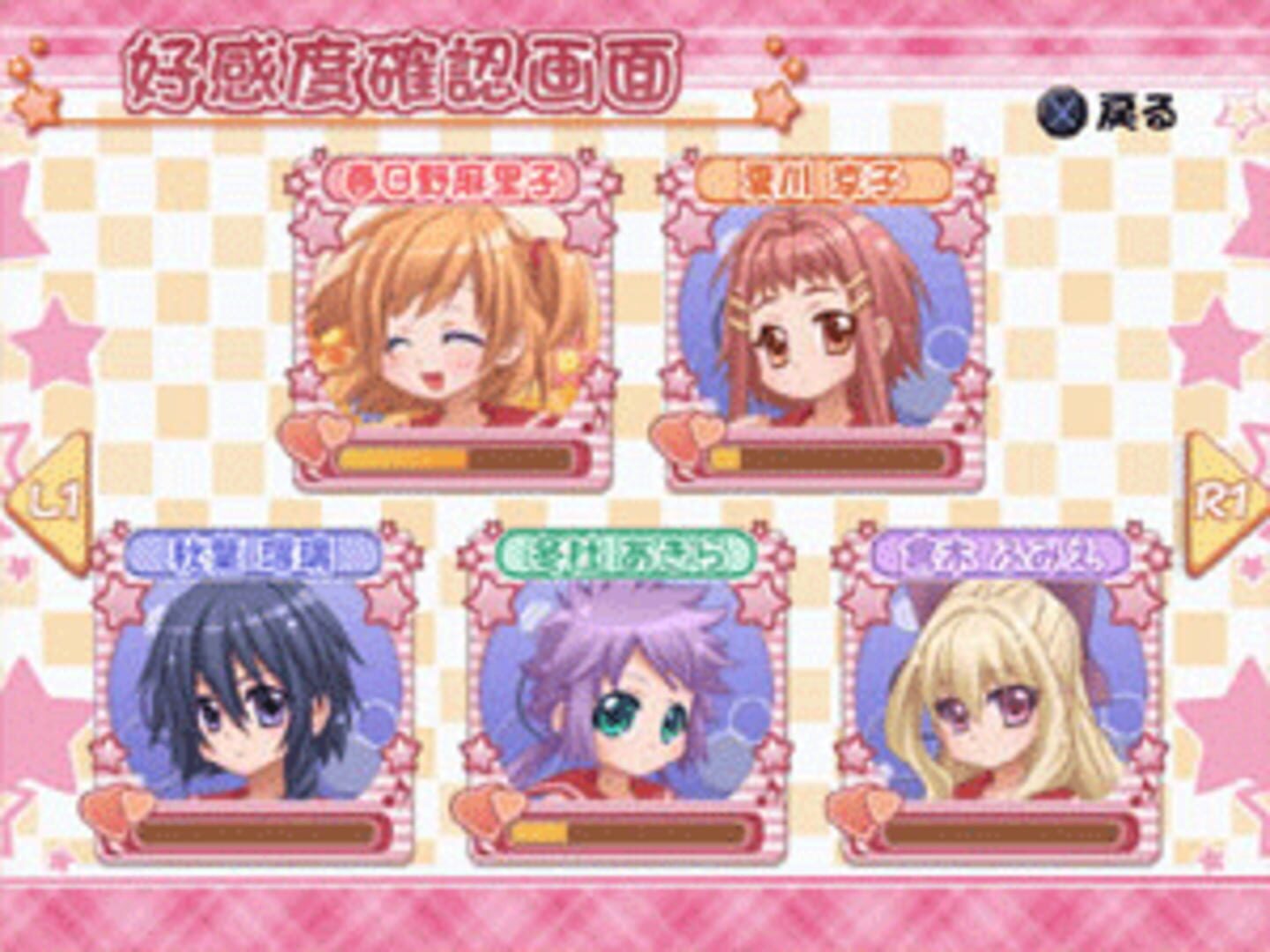Select the black-haired girl's portrait

click(247, 696)
